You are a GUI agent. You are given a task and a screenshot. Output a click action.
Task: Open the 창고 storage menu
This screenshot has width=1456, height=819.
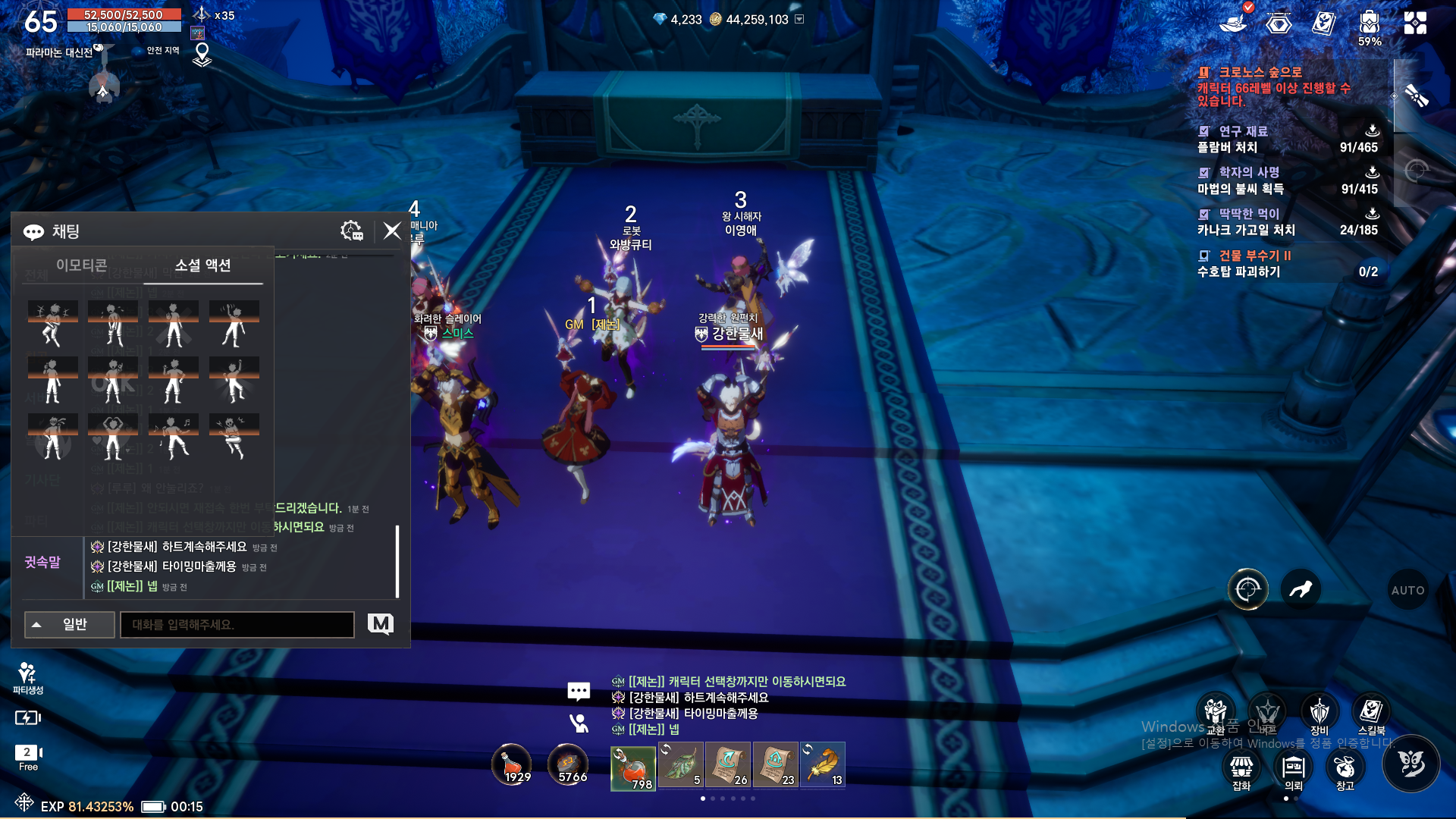pyautogui.click(x=1345, y=769)
